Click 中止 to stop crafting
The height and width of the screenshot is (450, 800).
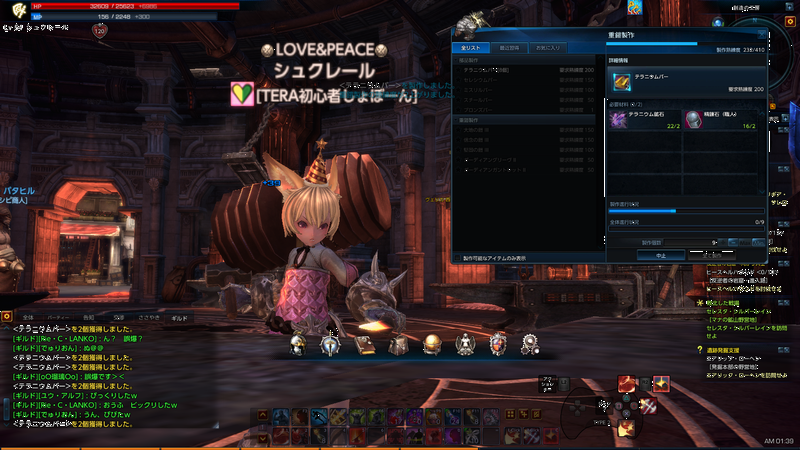660,255
